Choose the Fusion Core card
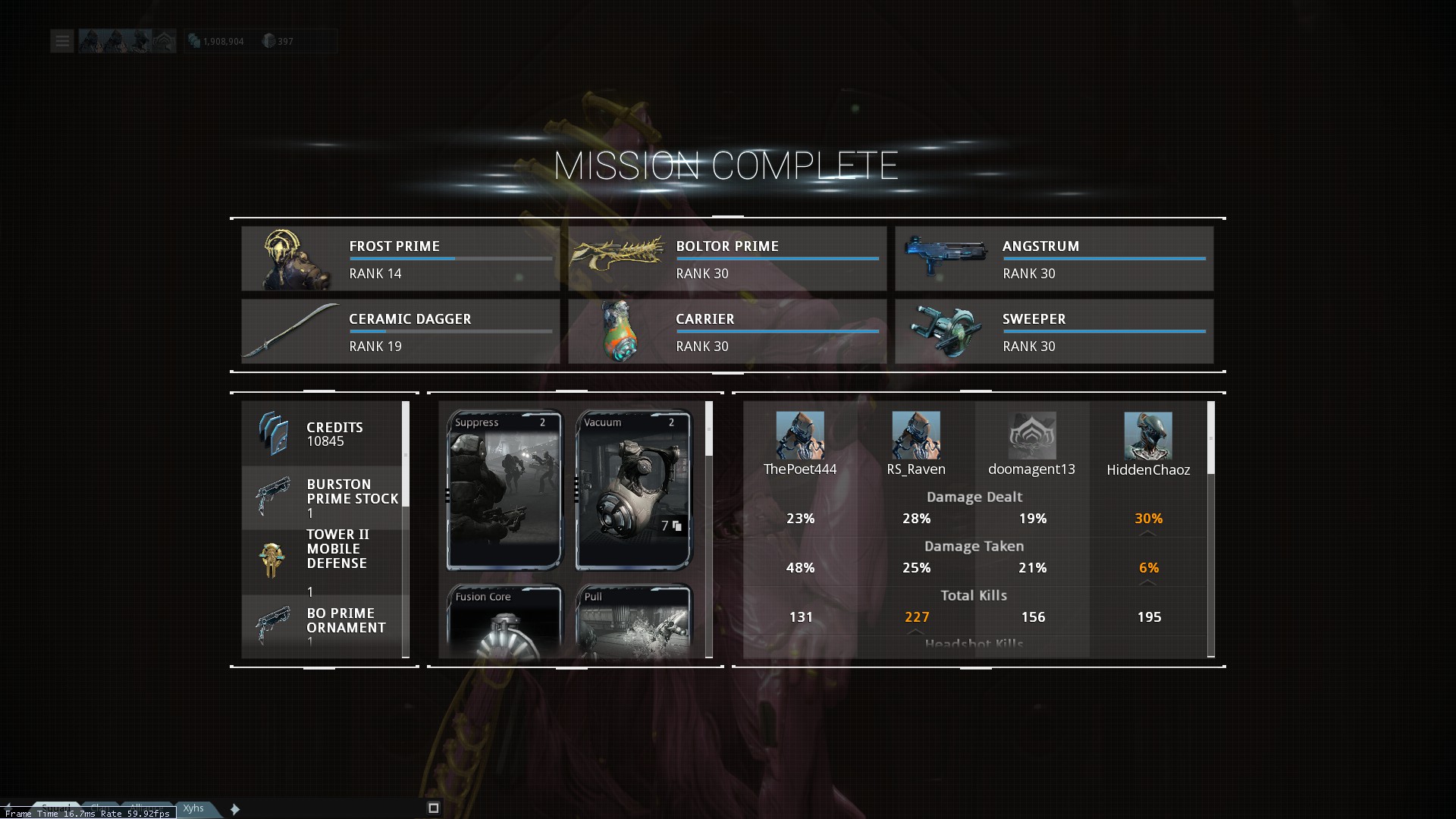This screenshot has width=1456, height=819. [504, 620]
